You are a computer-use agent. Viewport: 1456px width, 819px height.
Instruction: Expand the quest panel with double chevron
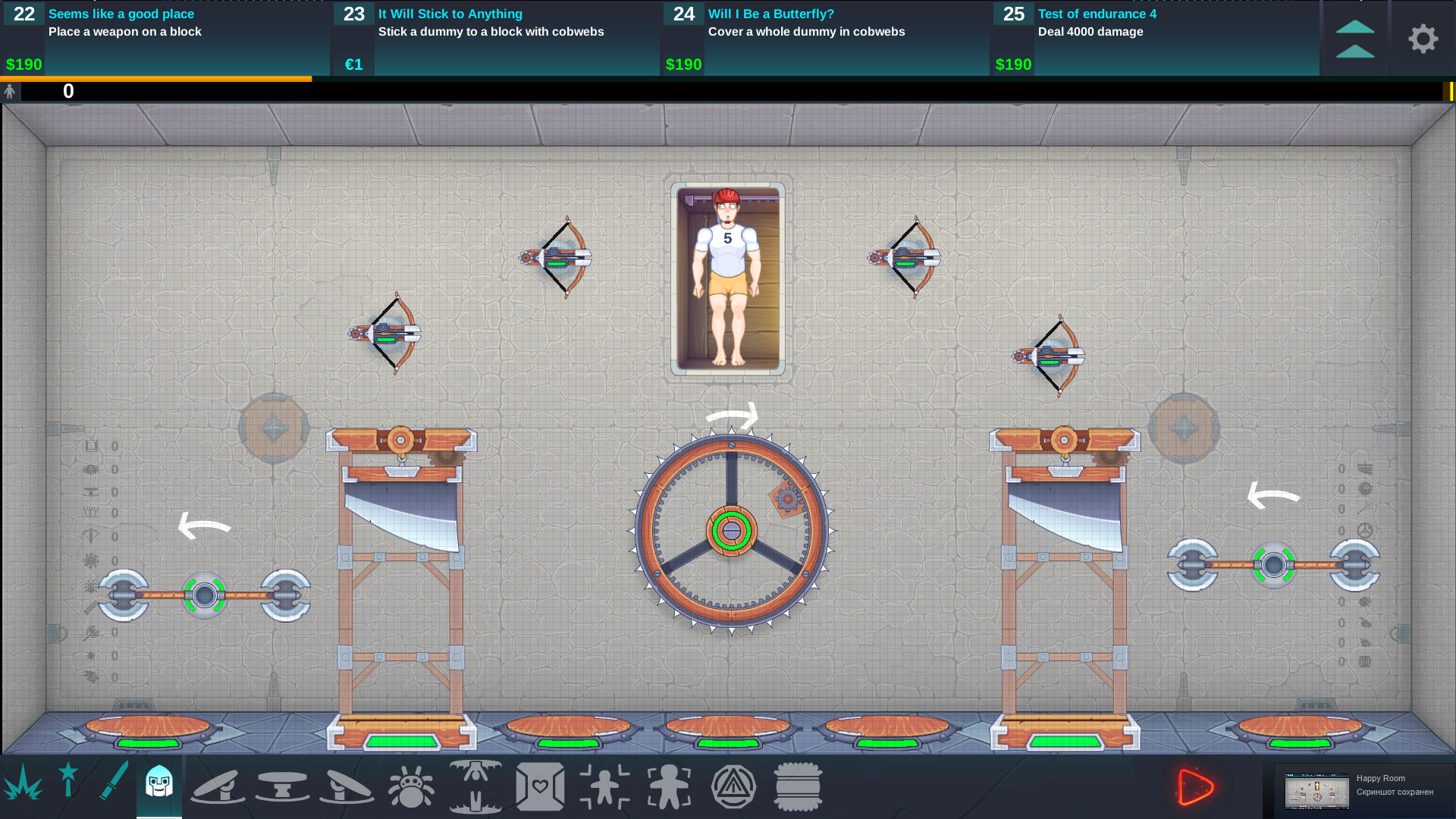(x=1357, y=36)
